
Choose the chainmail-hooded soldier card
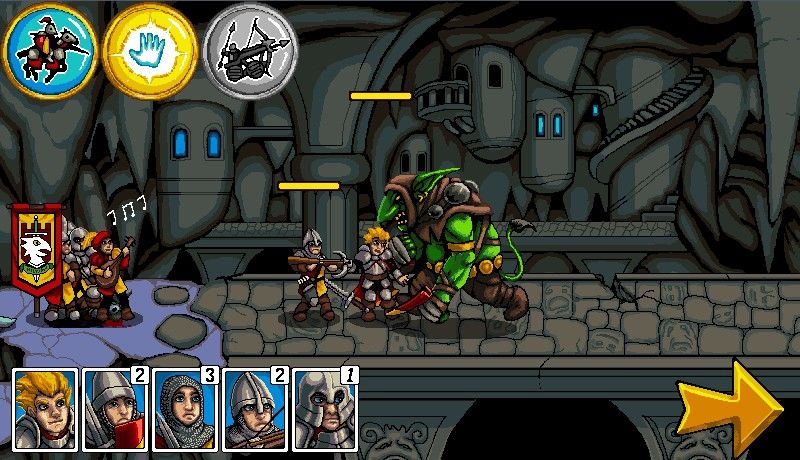click(185, 408)
